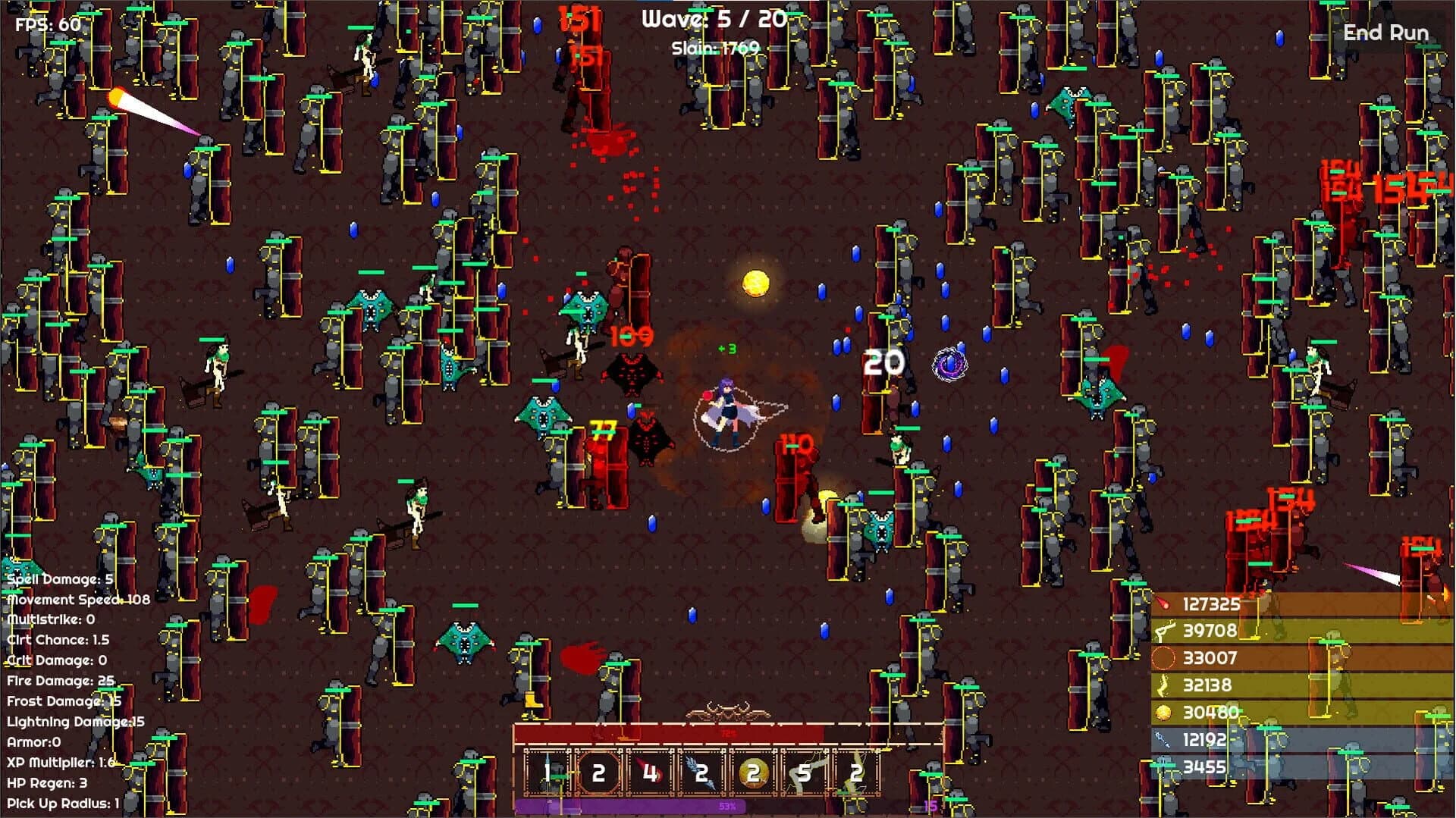The width and height of the screenshot is (1456, 818).
Task: Click the End Run button
Action: click(x=1386, y=33)
